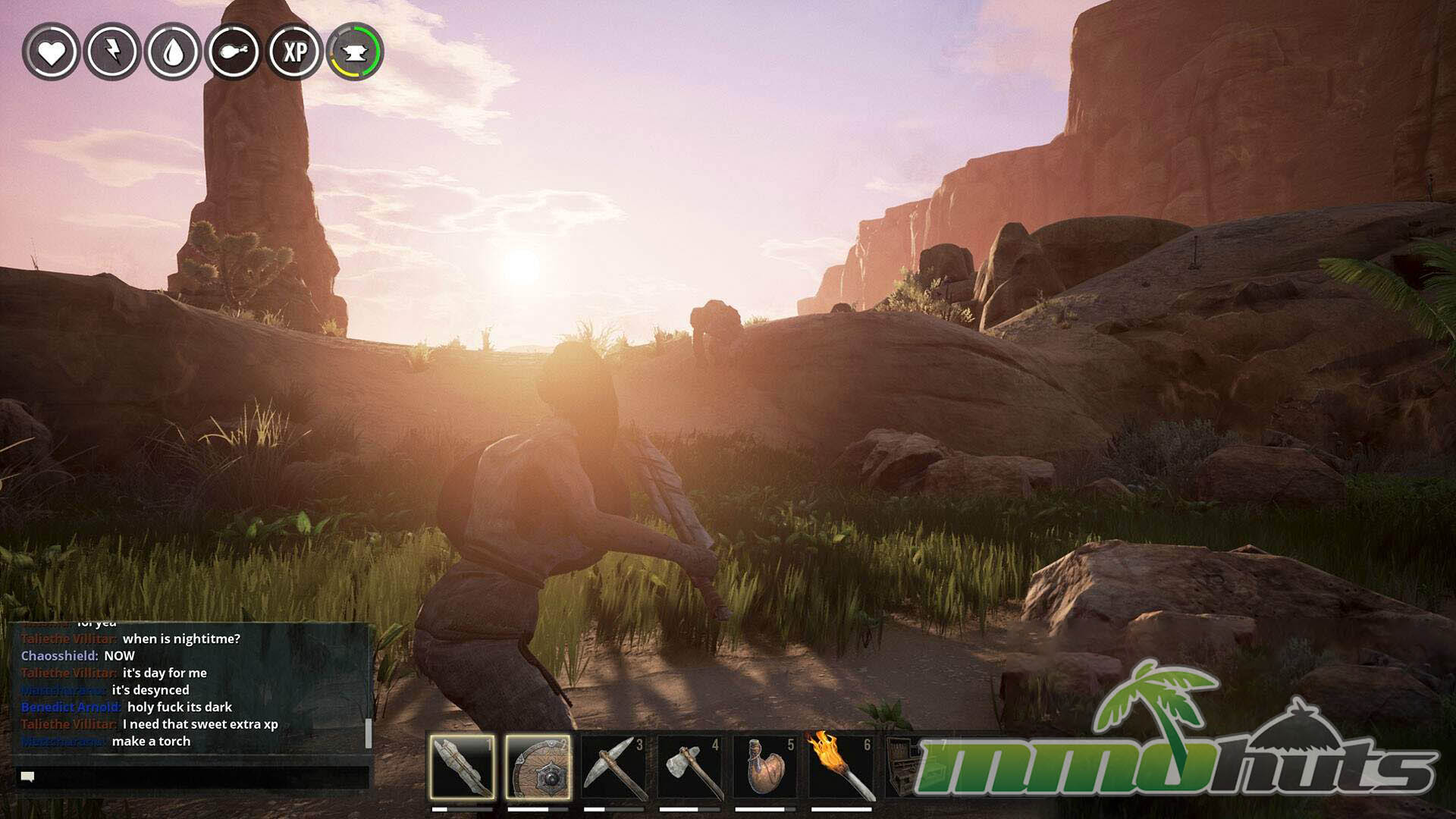1456x819 pixels.
Task: Click the chat window scrollbar
Action: (369, 733)
